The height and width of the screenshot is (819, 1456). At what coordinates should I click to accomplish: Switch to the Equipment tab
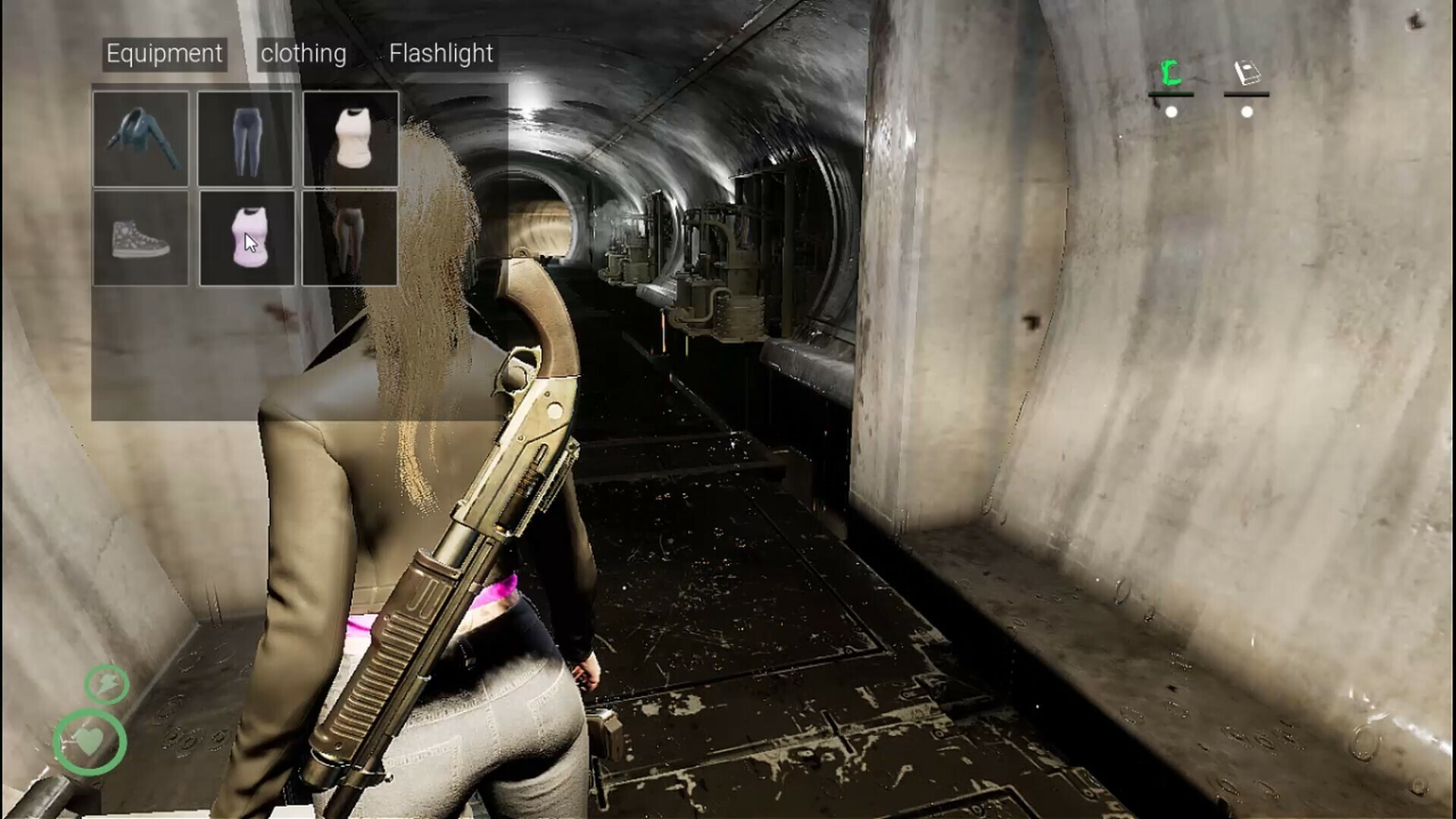pyautogui.click(x=165, y=54)
